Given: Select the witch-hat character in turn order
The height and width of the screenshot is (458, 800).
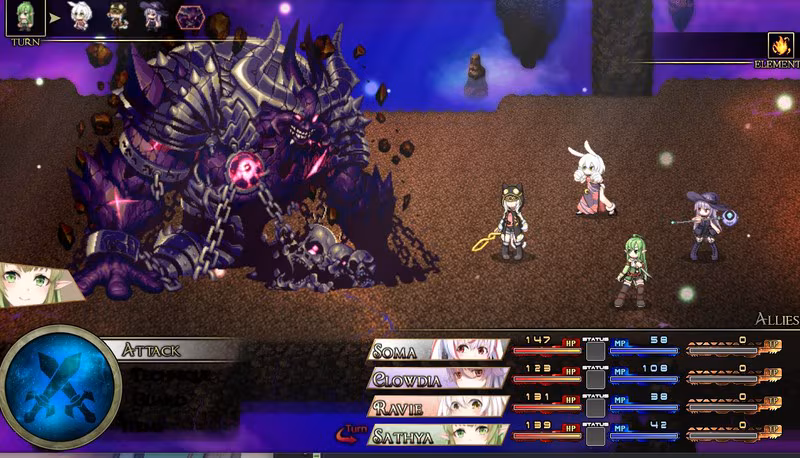Looking at the screenshot, I should [153, 16].
